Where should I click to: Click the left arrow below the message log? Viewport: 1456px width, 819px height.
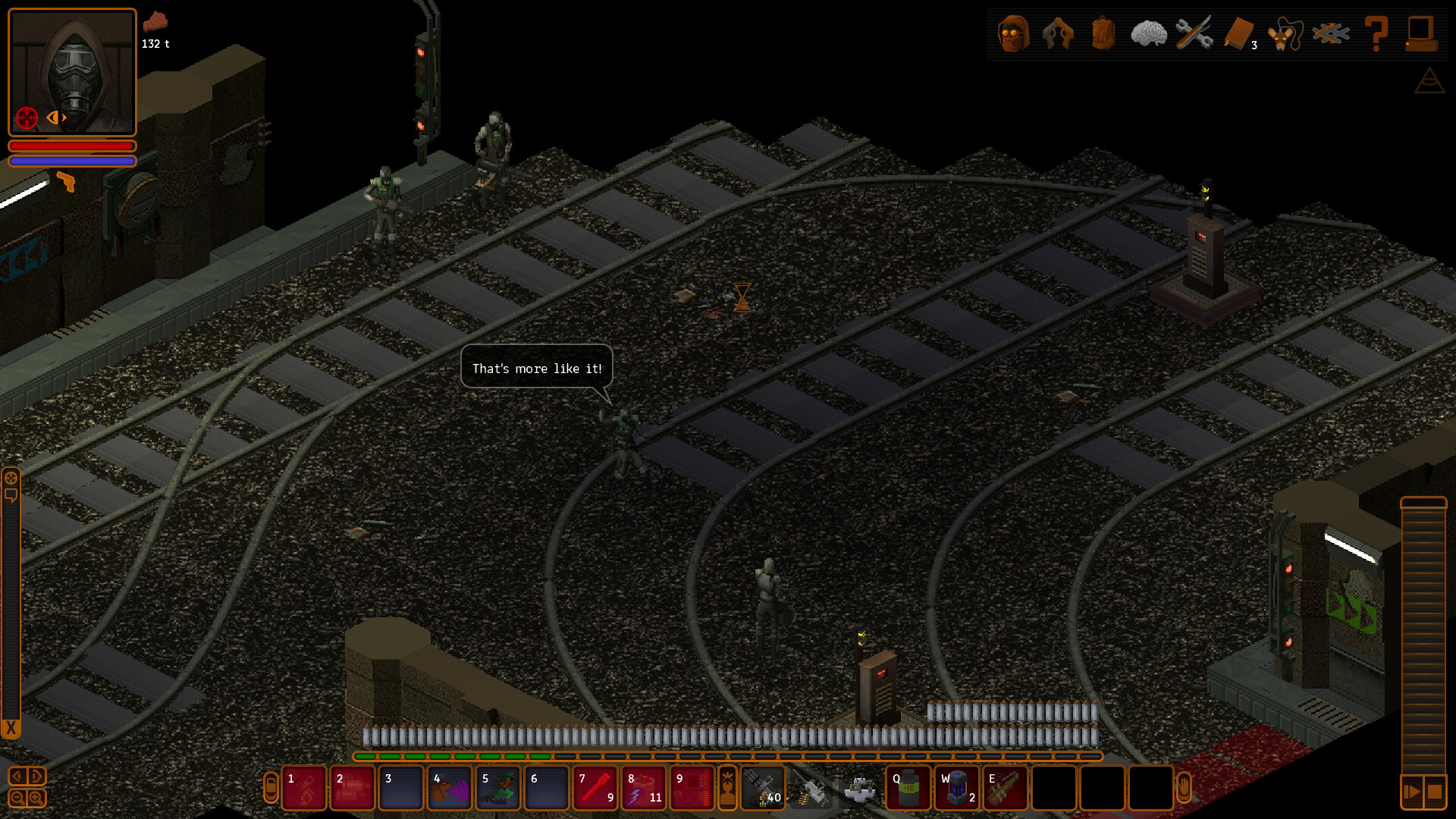(x=17, y=776)
